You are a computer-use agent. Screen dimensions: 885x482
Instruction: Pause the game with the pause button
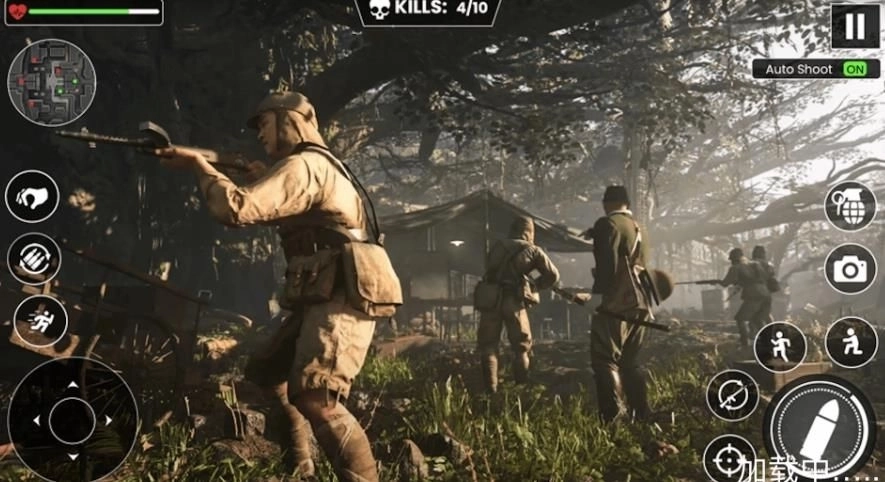pyautogui.click(x=854, y=26)
